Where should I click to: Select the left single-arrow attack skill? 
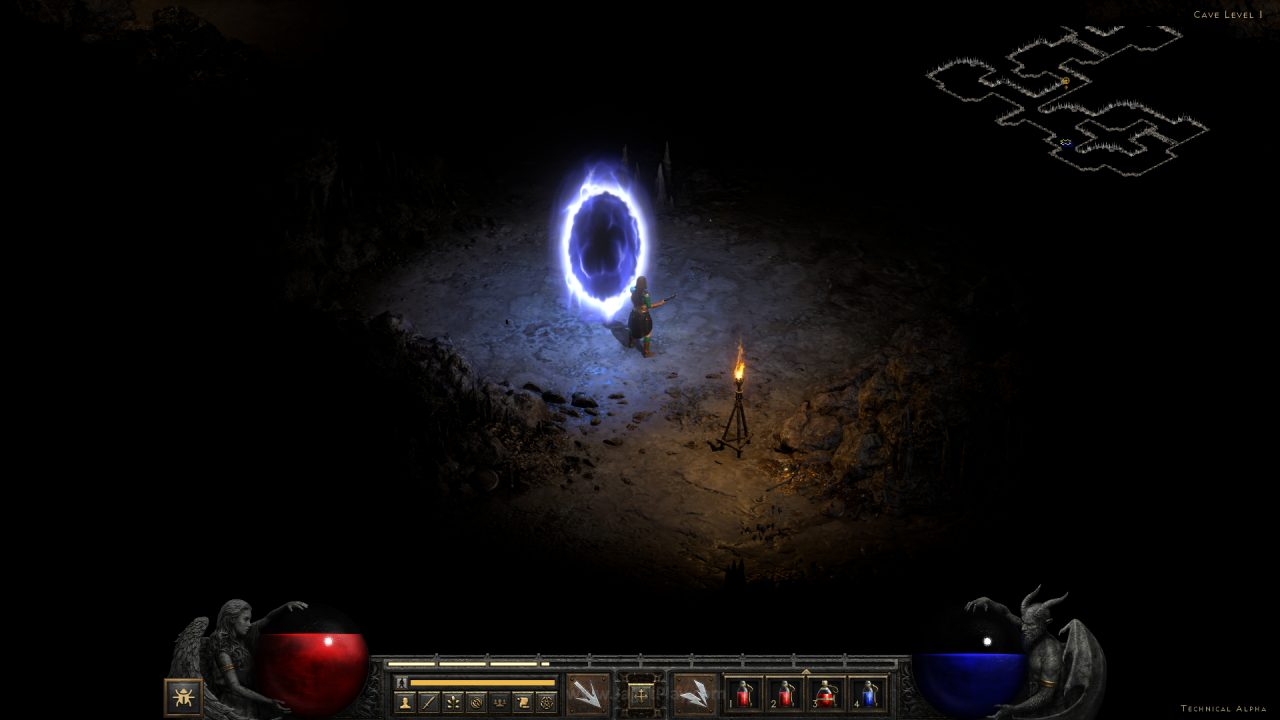[587, 693]
